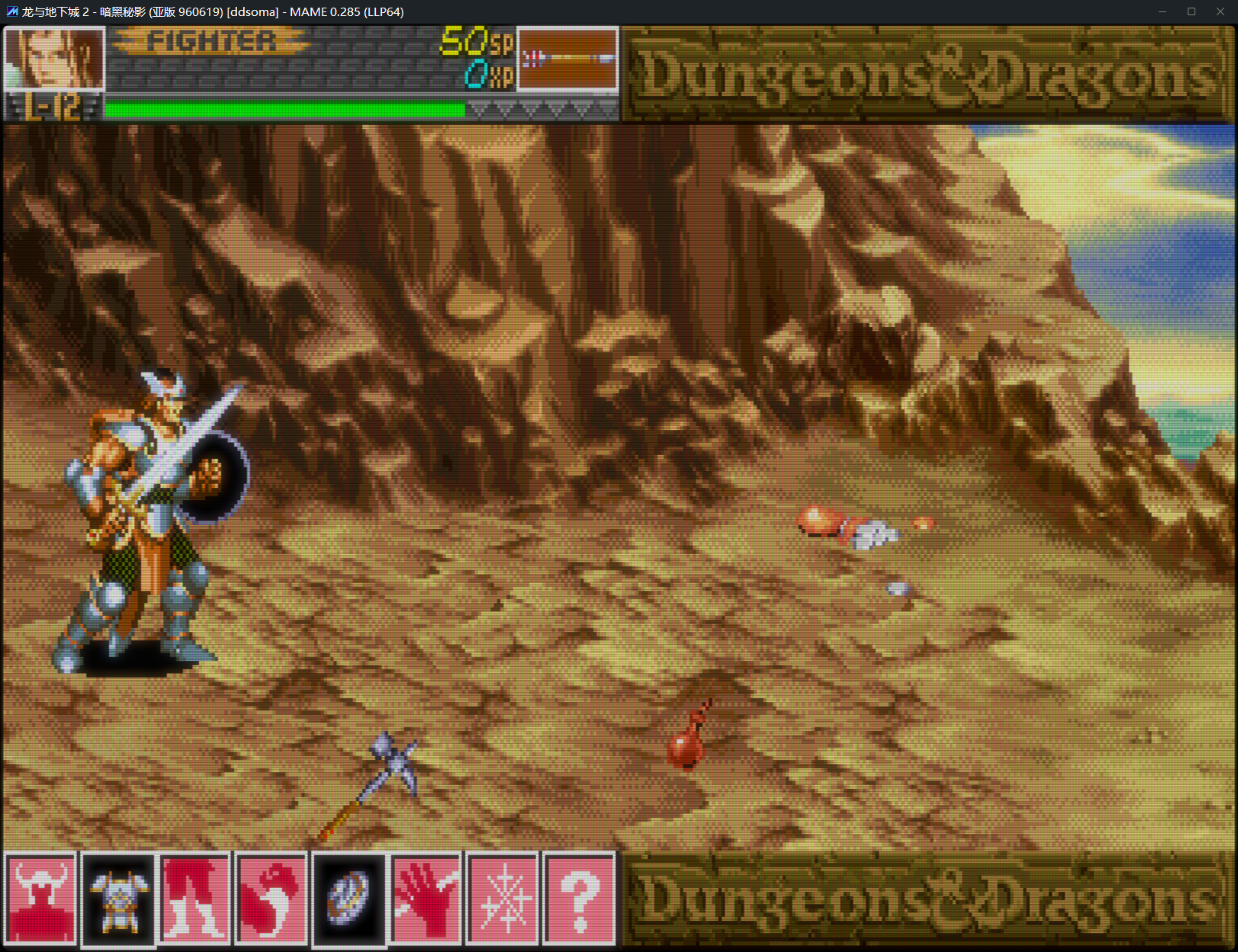
Task: Click the Fighter character portrait
Action: click(53, 59)
